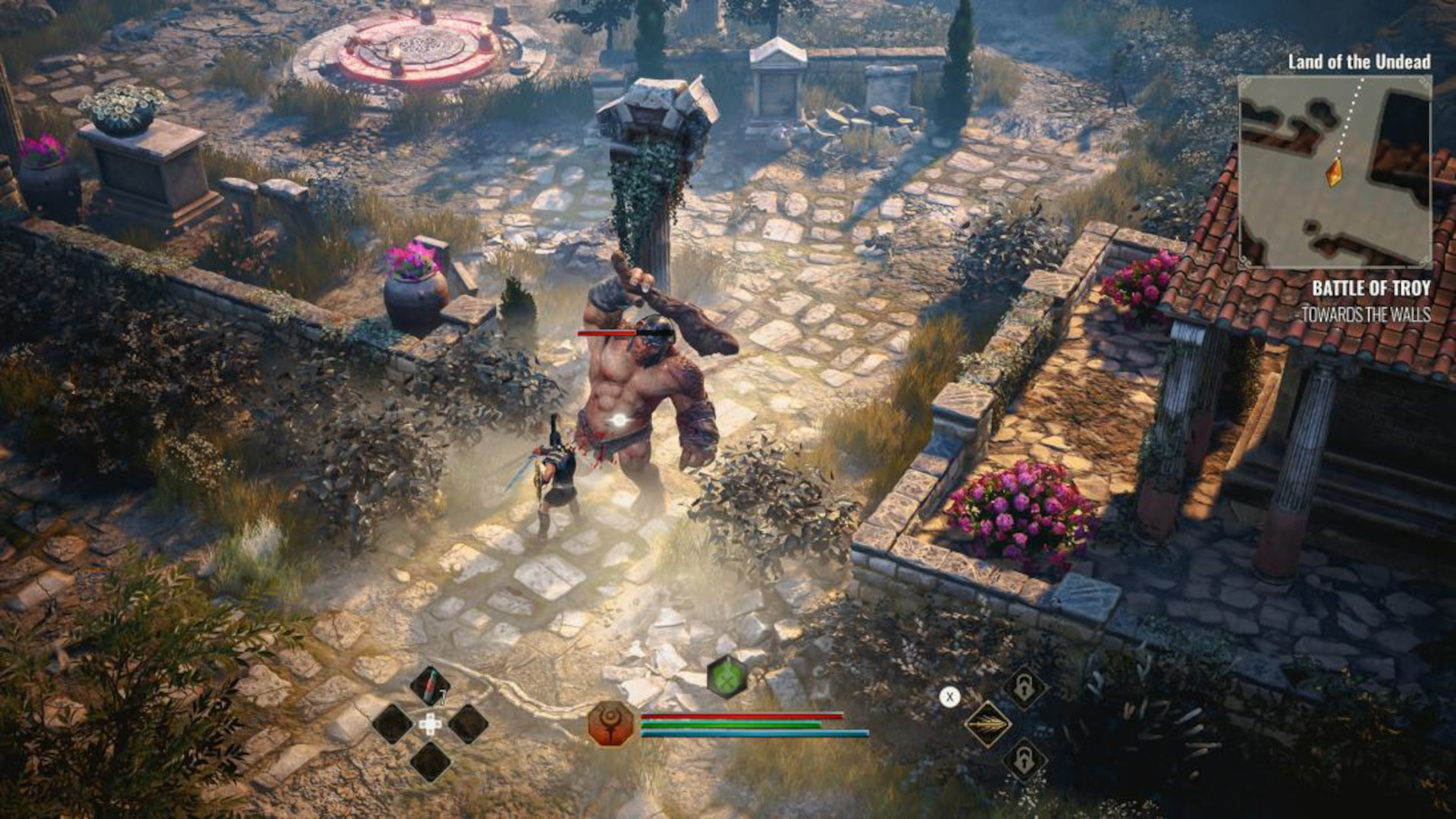This screenshot has width=1456, height=819.
Task: Activate the golden feathered arrow skill
Action: [987, 724]
